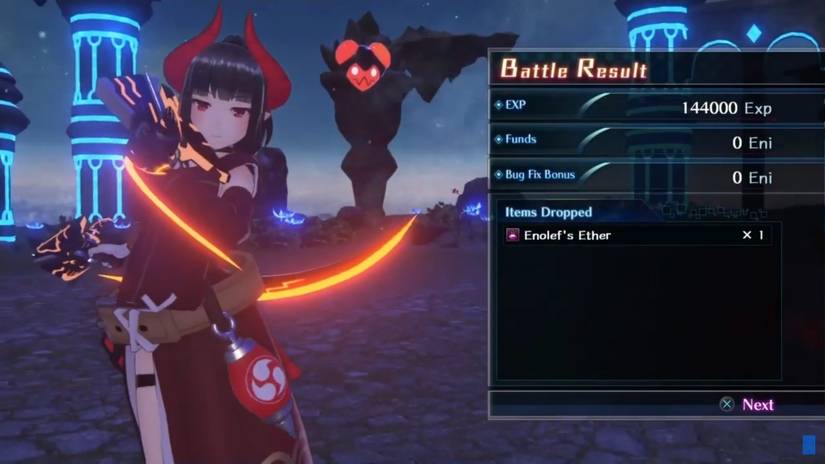Select the Enolef's Ether dropped item row
Image resolution: width=825 pixels, height=464 pixels.
coord(638,235)
